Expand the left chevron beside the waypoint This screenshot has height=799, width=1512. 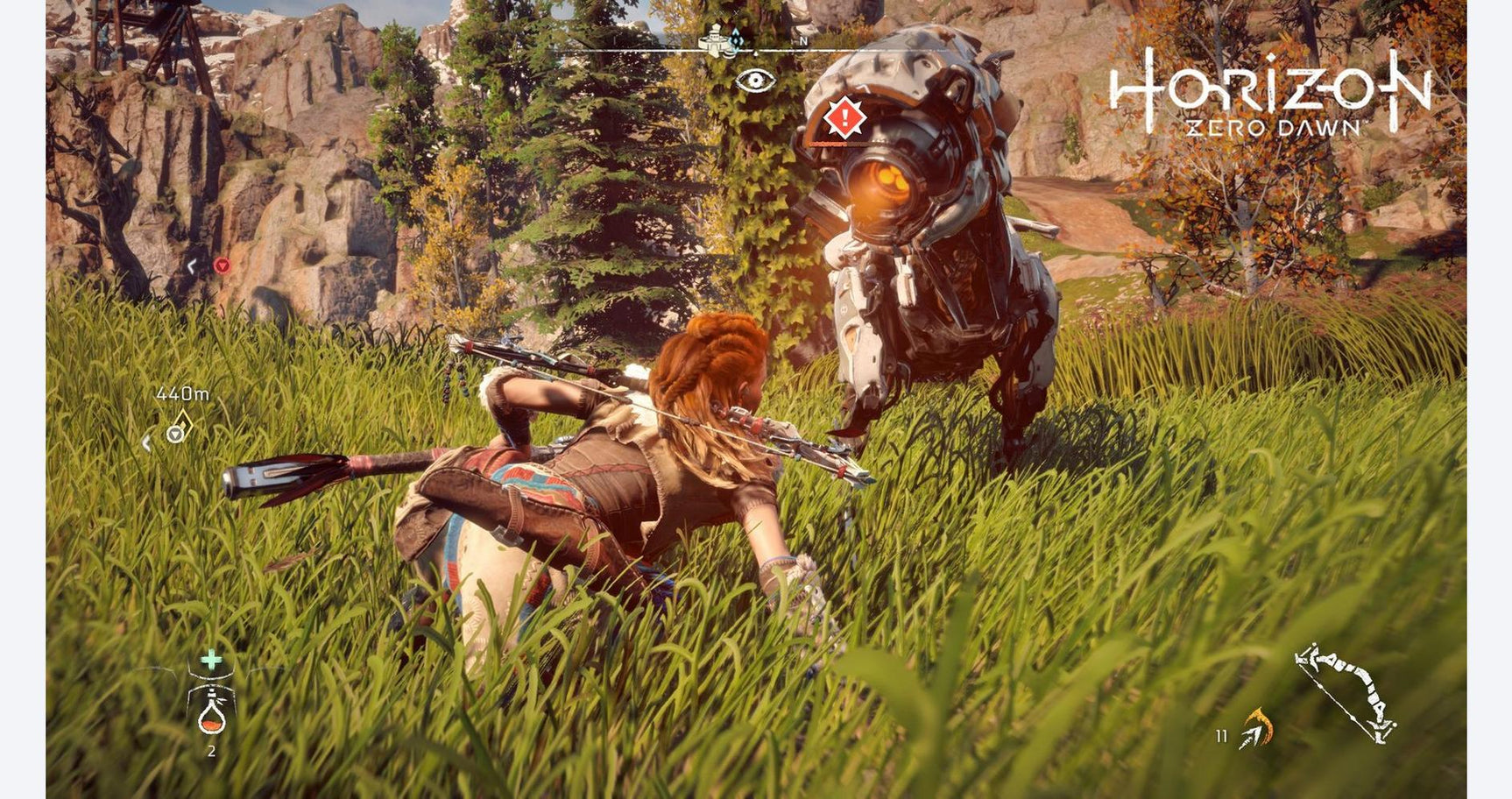point(146,445)
